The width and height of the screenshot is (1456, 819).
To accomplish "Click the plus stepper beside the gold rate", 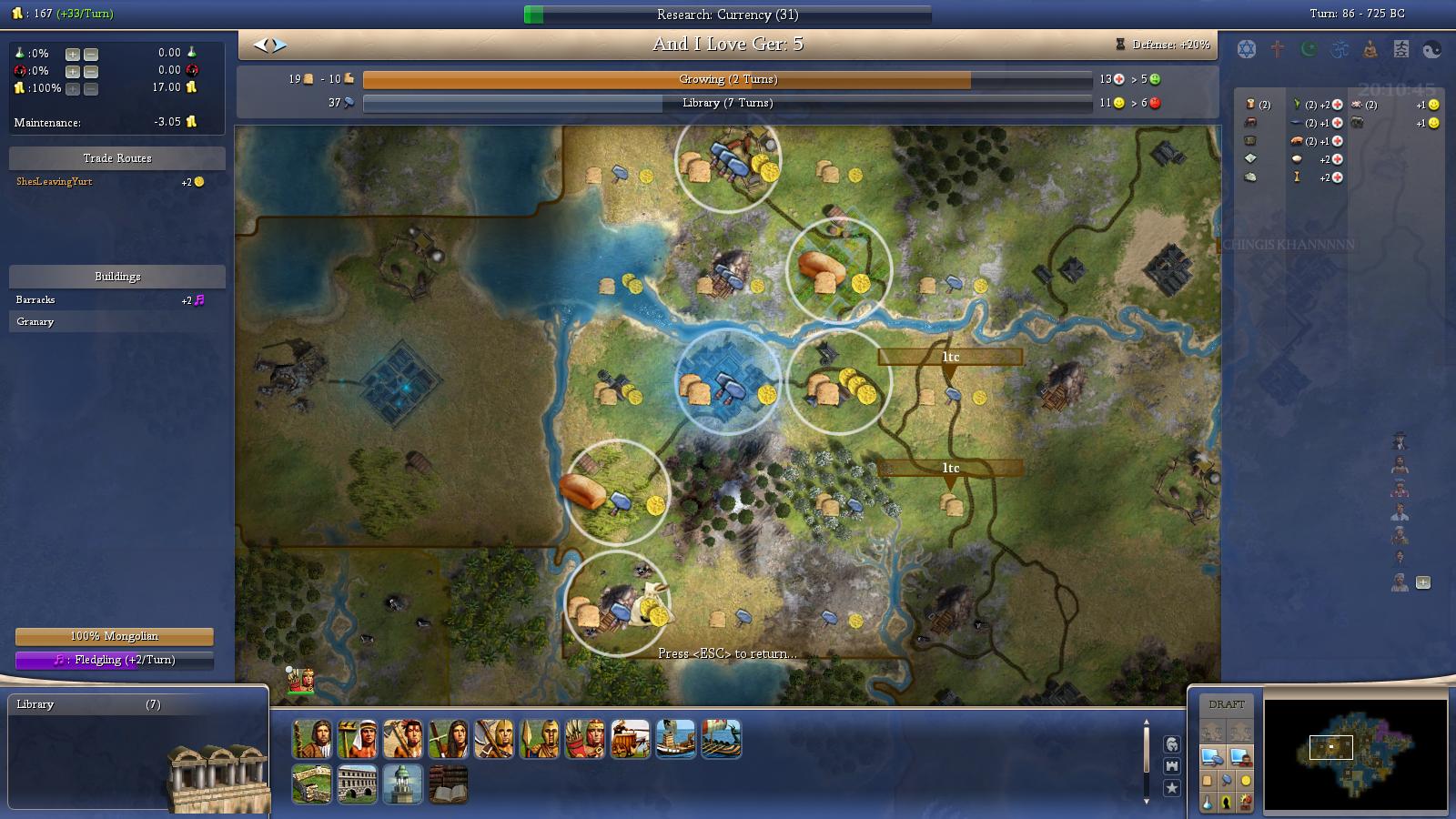I will [x=71, y=89].
